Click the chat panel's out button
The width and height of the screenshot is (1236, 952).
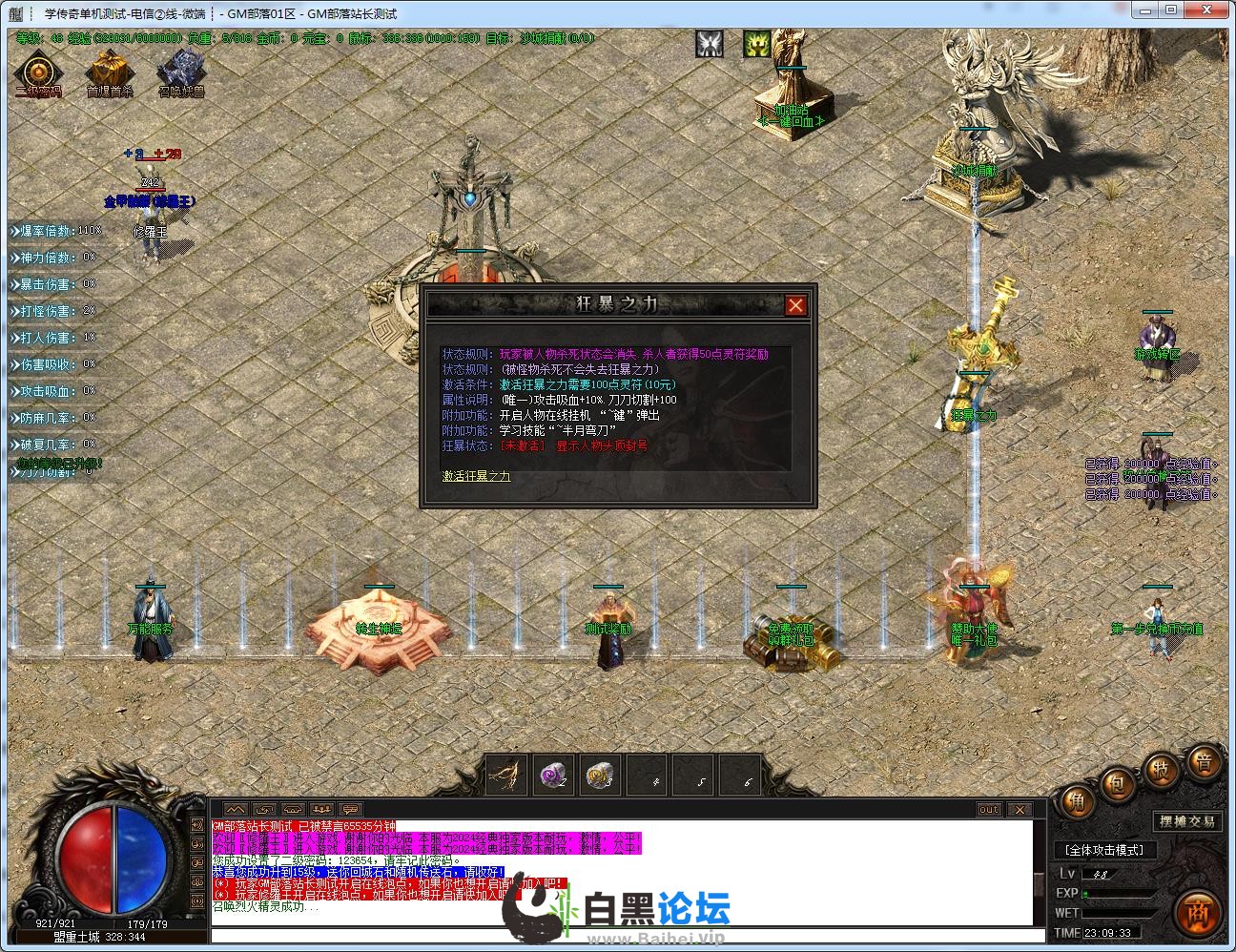pyautogui.click(x=989, y=810)
